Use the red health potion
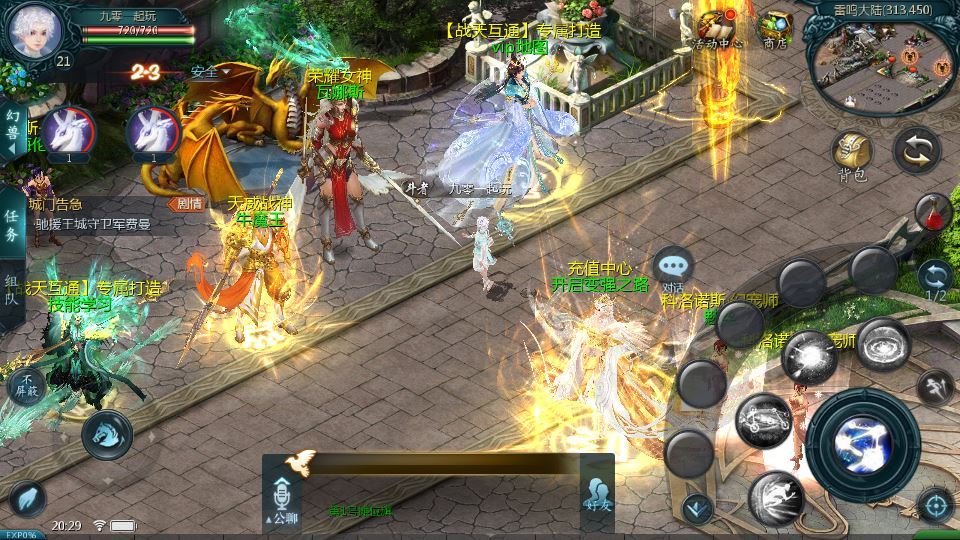960x540 pixels. click(932, 211)
